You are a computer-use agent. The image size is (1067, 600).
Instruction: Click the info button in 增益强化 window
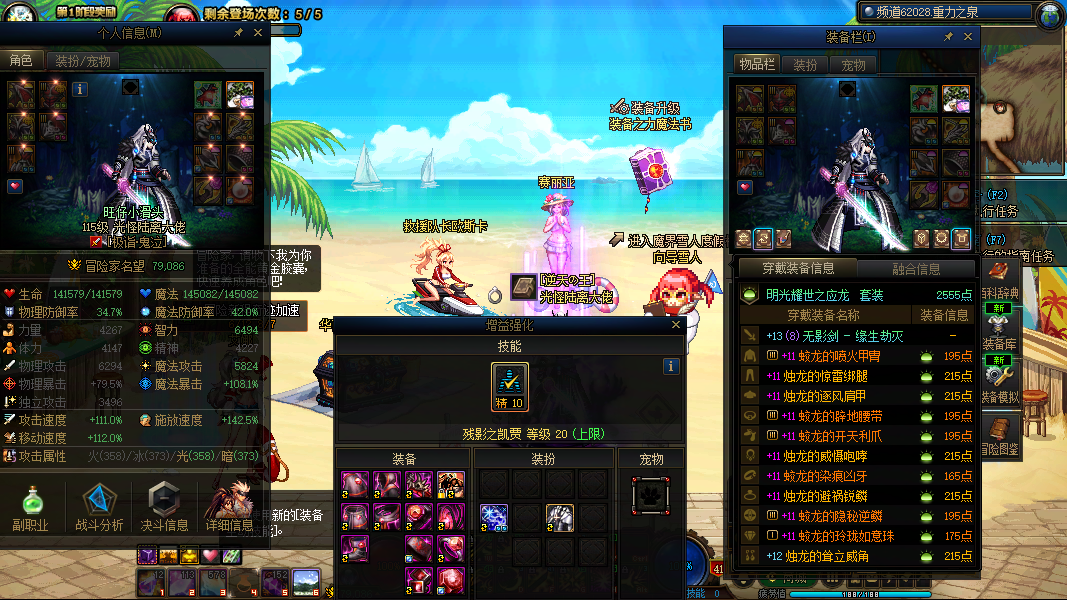click(672, 367)
